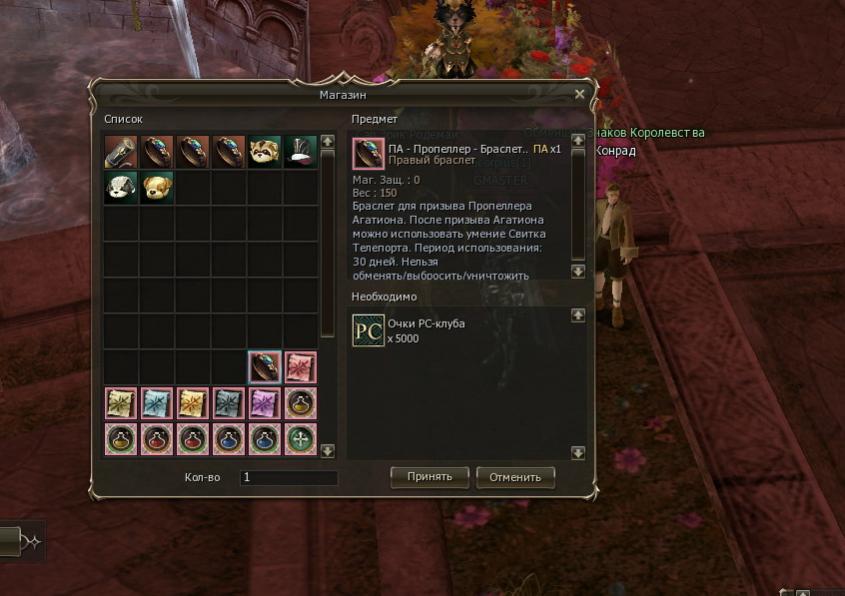Image resolution: width=845 pixels, height=596 pixels.
Task: Confirm purchase with the Принять button
Action: pos(429,476)
